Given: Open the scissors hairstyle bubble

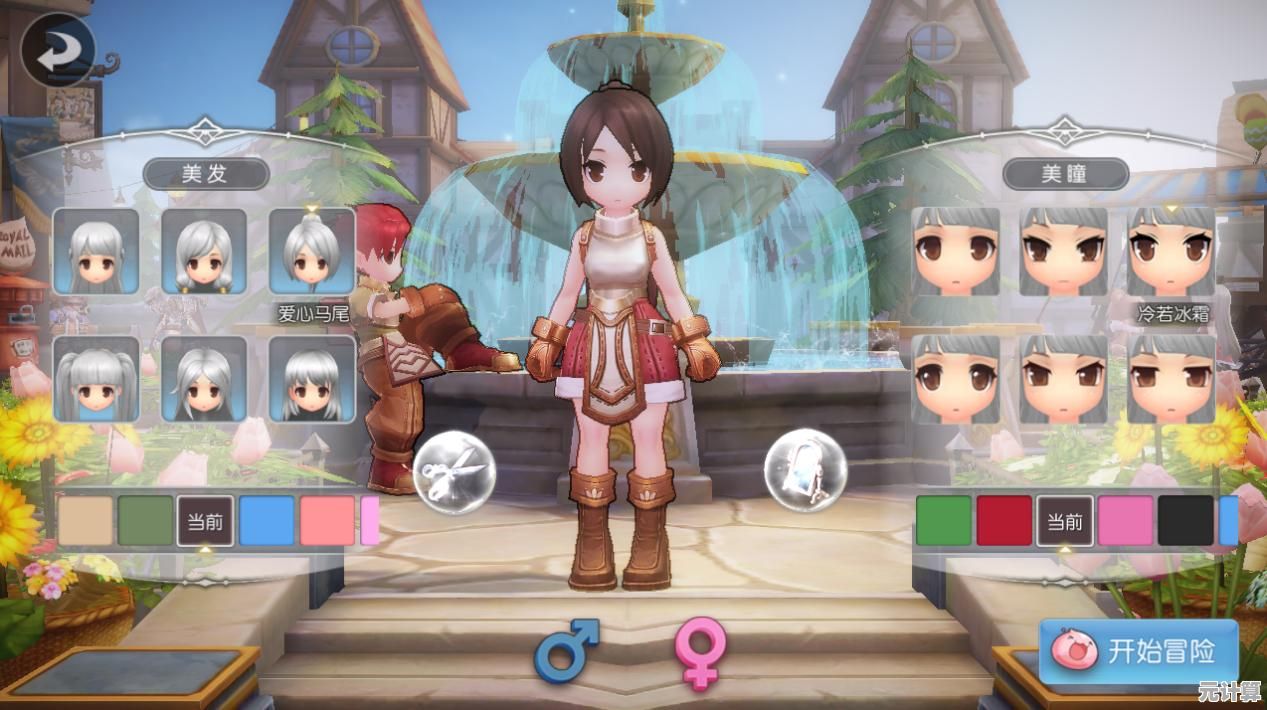Looking at the screenshot, I should point(455,469).
